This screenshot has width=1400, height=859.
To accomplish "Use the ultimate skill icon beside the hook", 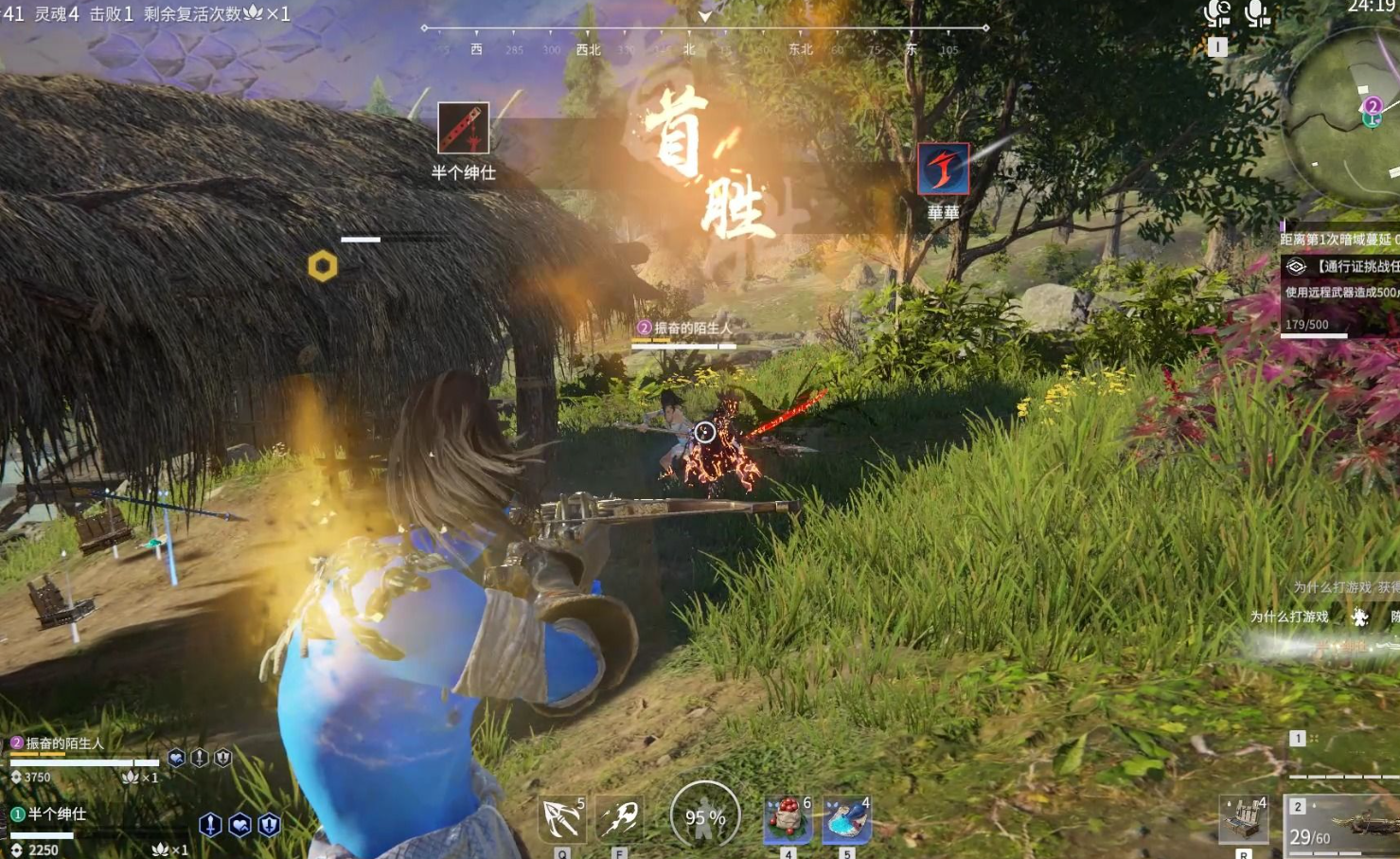I will pyautogui.click(x=620, y=818).
